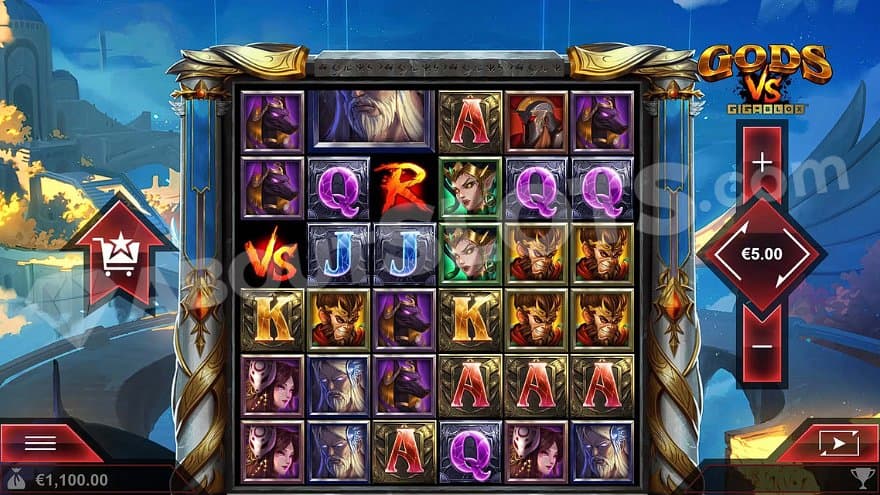Decrease the bet with the minus button
880x495 pixels.
(762, 348)
